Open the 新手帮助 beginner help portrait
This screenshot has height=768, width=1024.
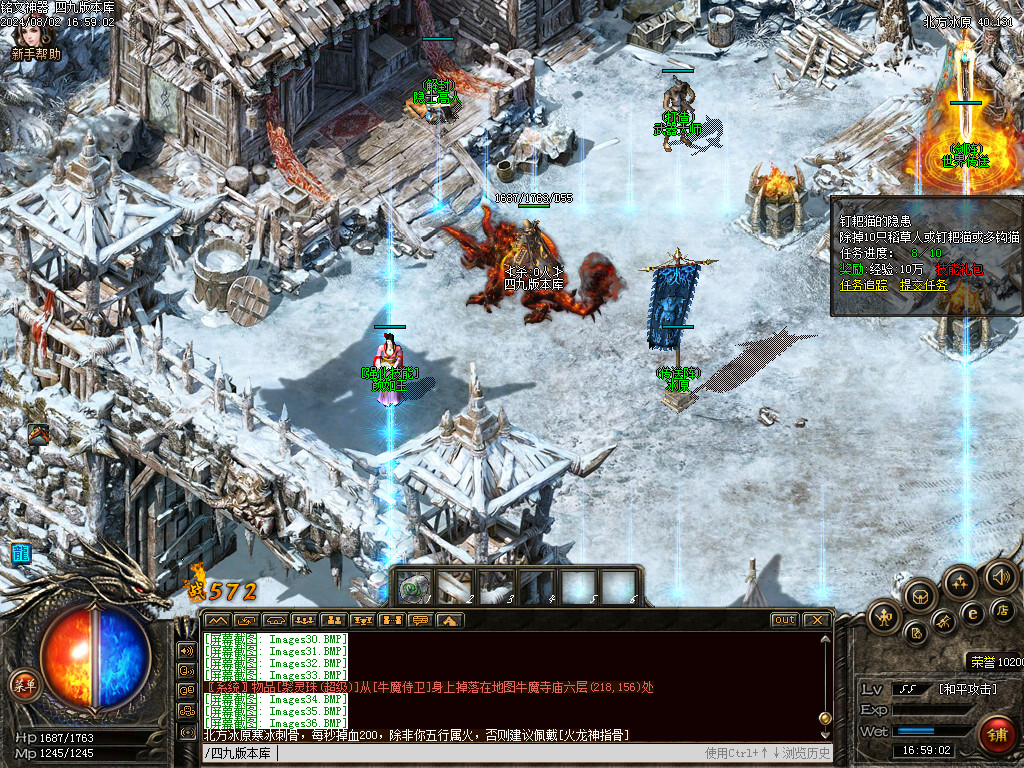(x=36, y=40)
